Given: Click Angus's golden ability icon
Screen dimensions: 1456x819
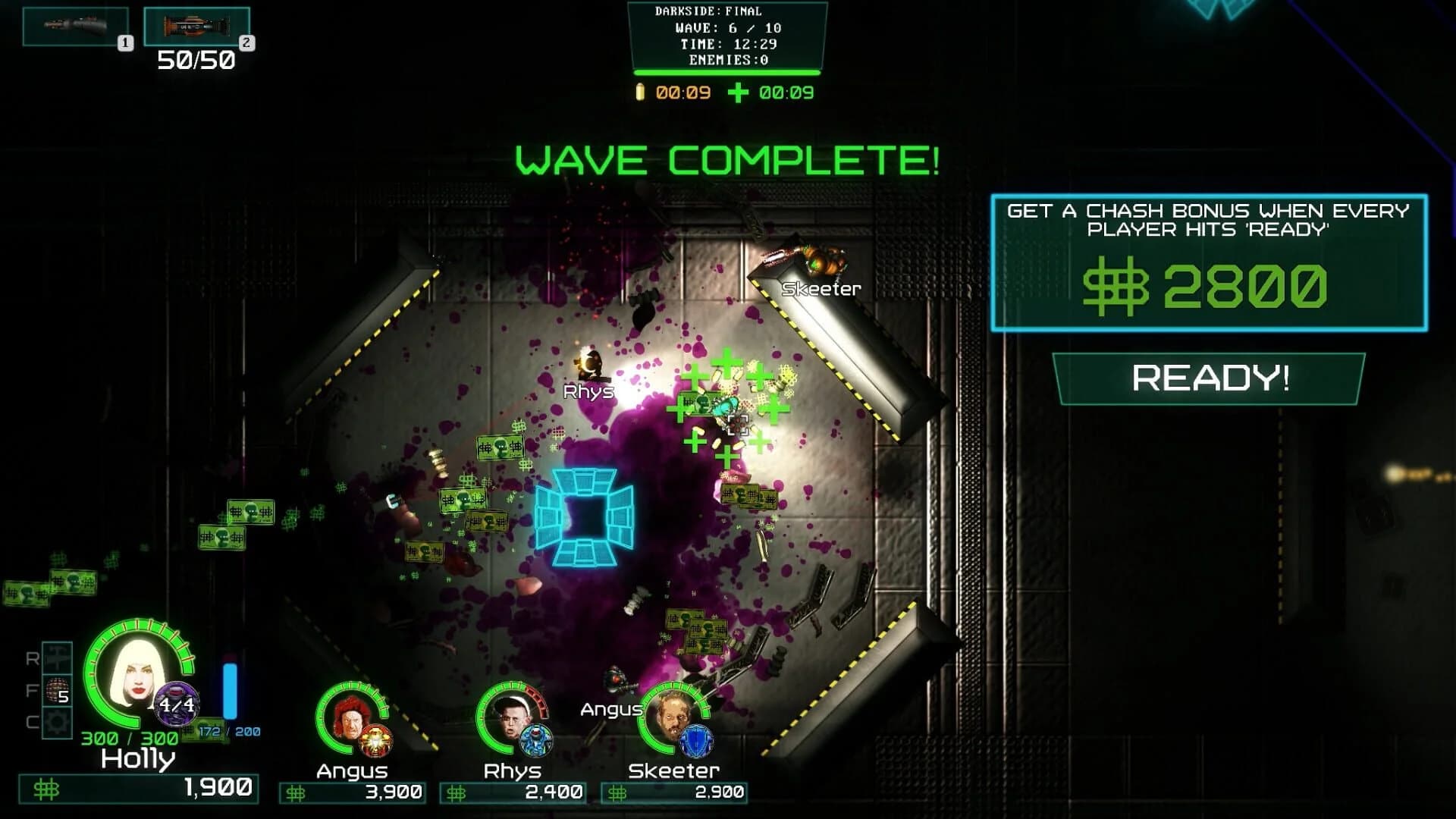Looking at the screenshot, I should tap(378, 740).
